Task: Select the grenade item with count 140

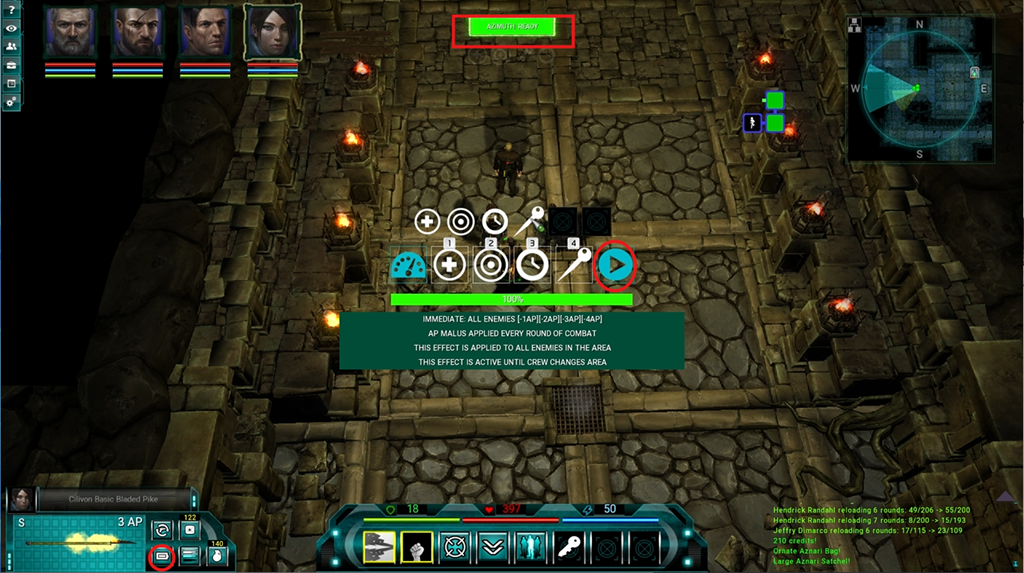Action: (x=215, y=555)
